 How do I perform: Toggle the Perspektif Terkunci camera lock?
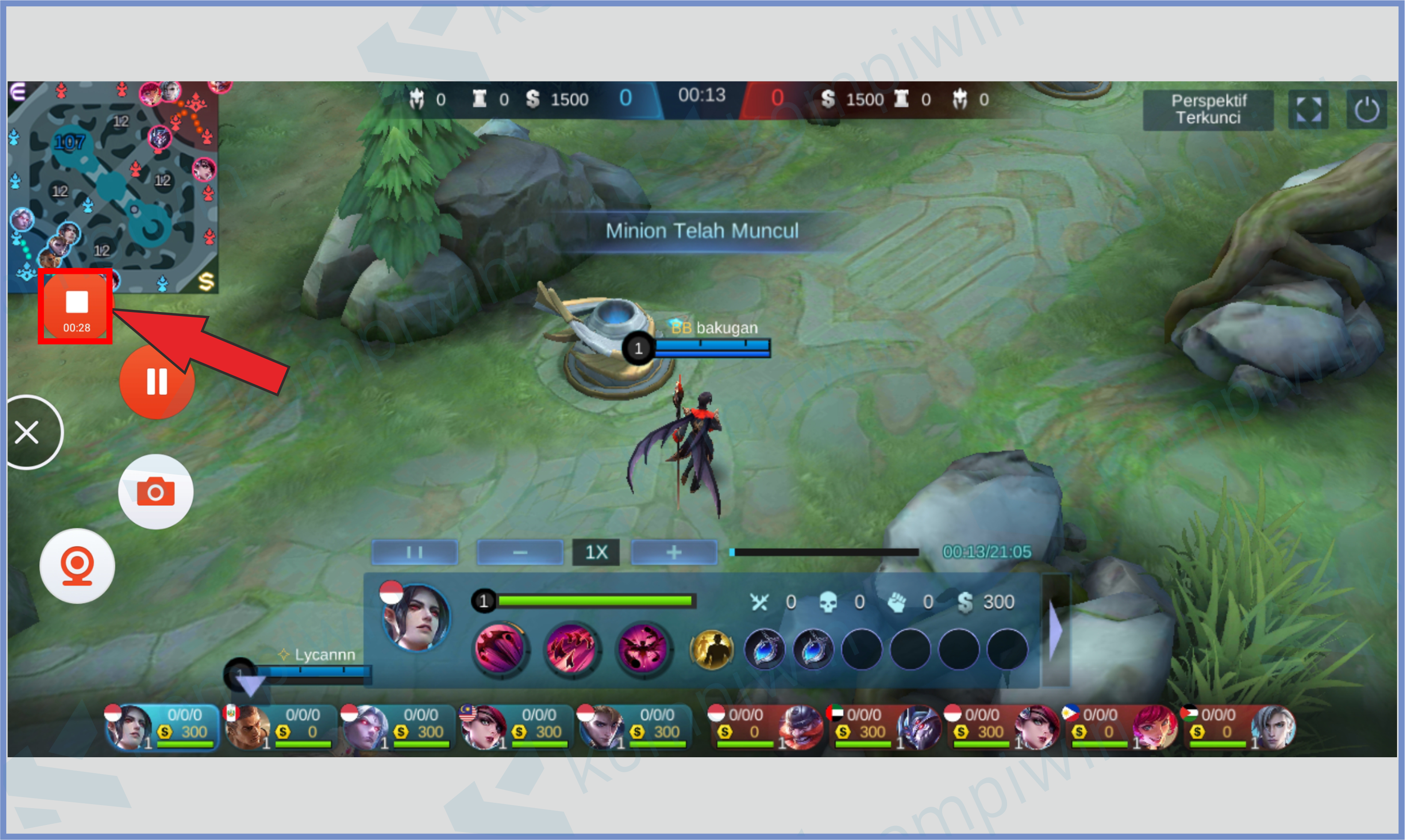(x=1208, y=109)
